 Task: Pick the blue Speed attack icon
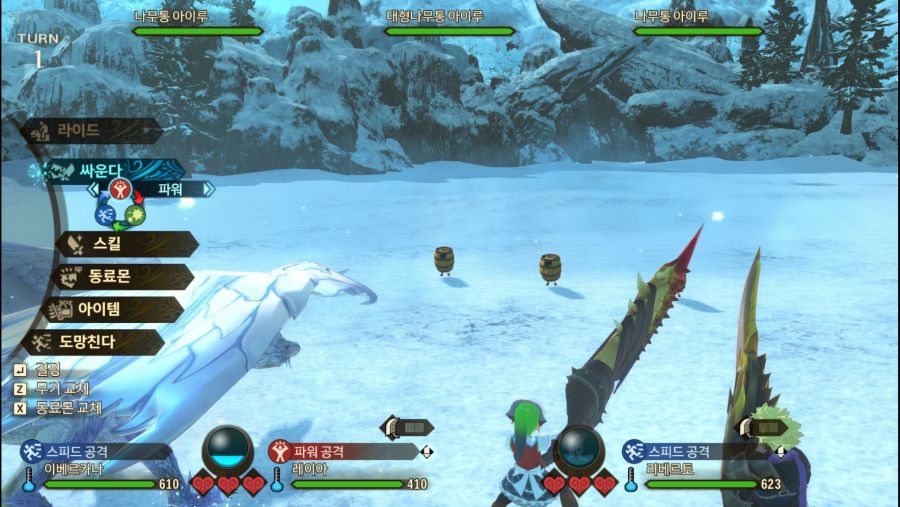pyautogui.click(x=104, y=214)
